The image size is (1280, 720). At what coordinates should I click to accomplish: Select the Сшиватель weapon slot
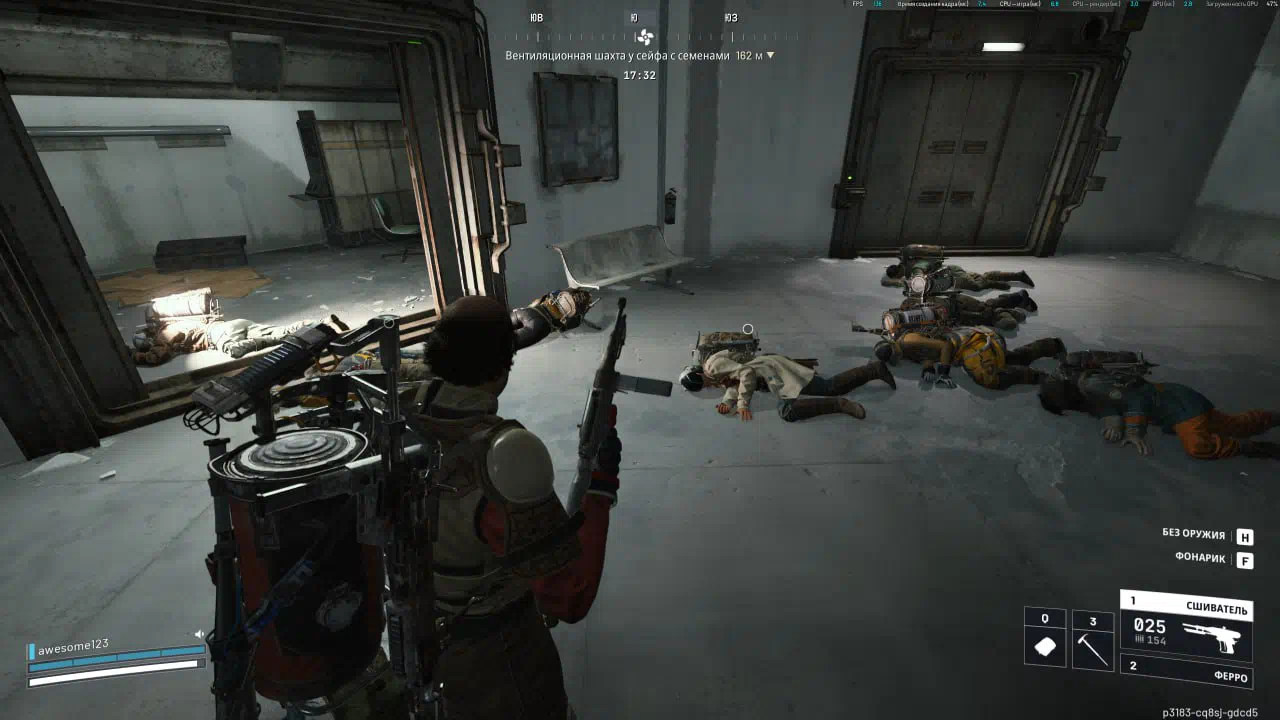click(x=1186, y=627)
